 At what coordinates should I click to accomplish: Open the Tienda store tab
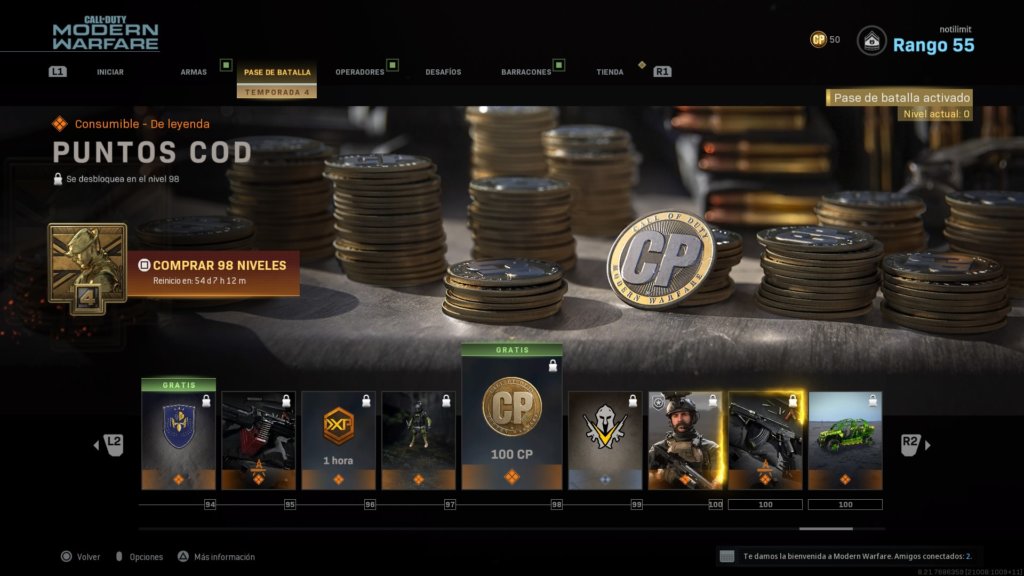(610, 72)
